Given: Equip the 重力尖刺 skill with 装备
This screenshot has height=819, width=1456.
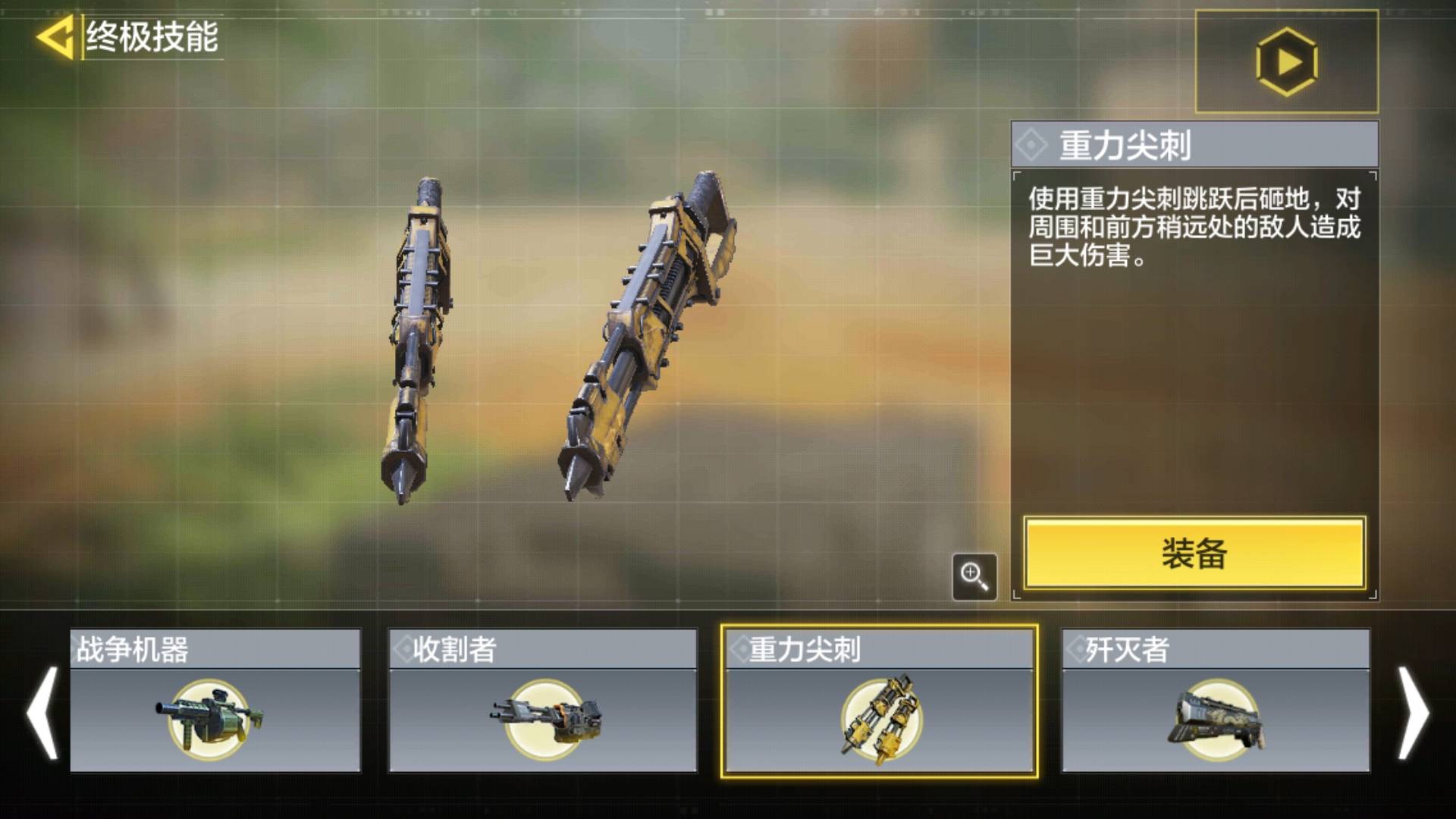Looking at the screenshot, I should pos(1194,553).
